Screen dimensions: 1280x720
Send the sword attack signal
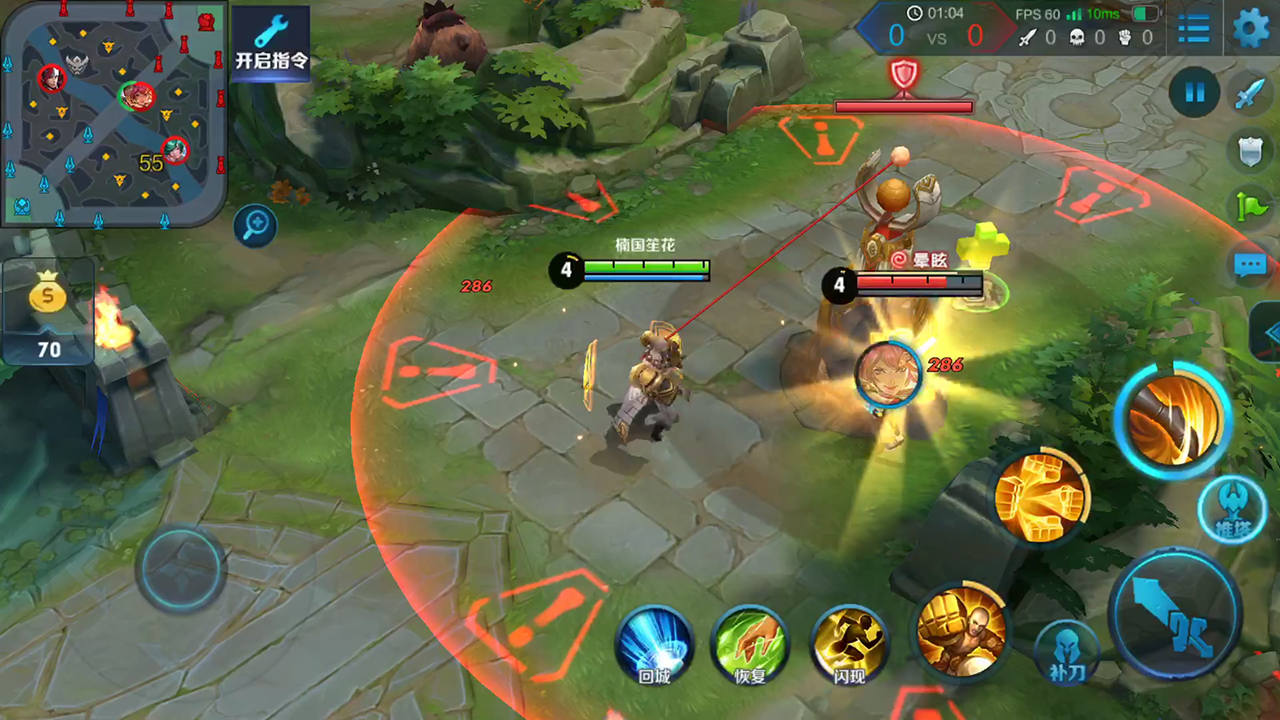[1251, 93]
